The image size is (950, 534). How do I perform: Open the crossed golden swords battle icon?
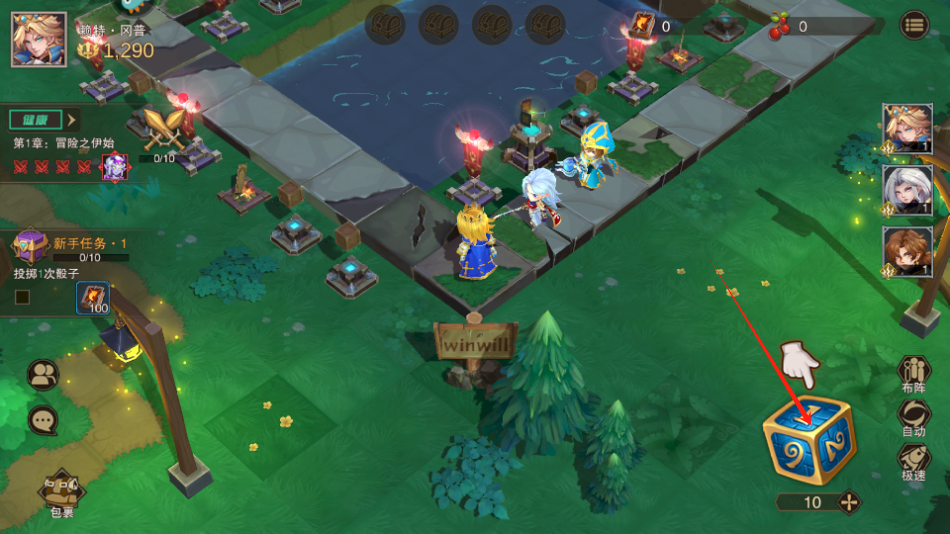(x=163, y=130)
